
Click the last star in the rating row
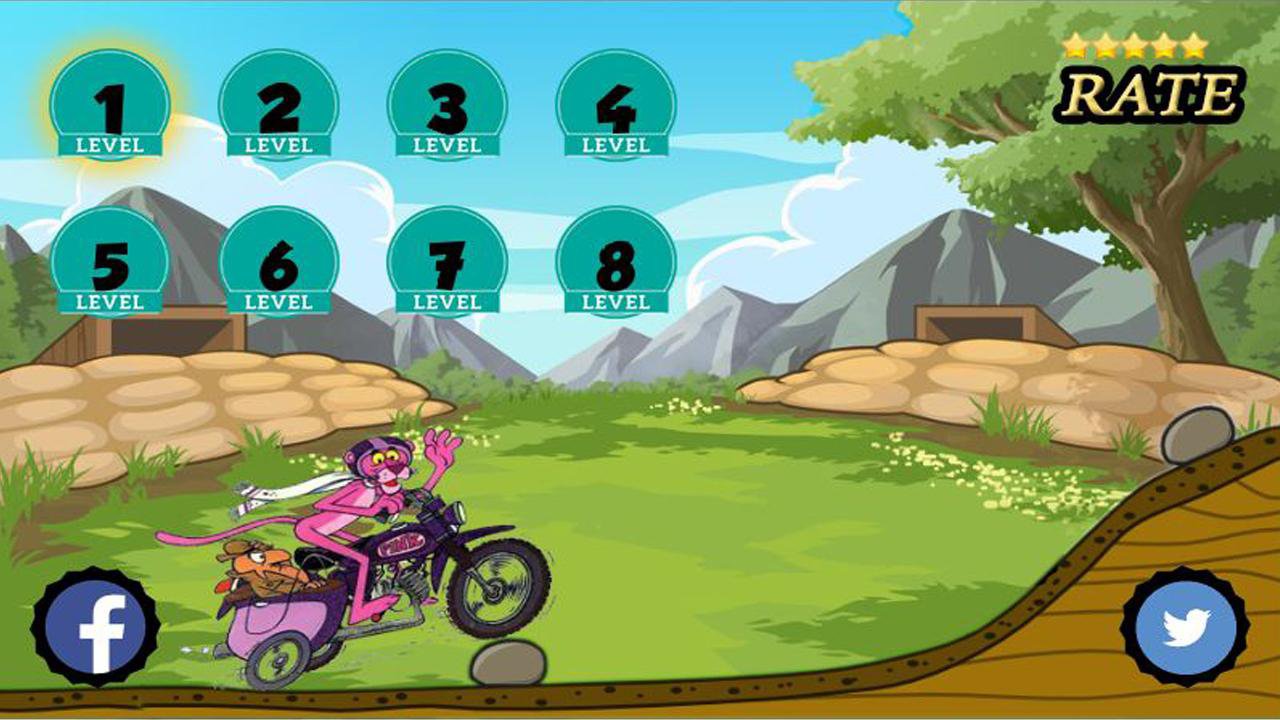coord(1195,43)
